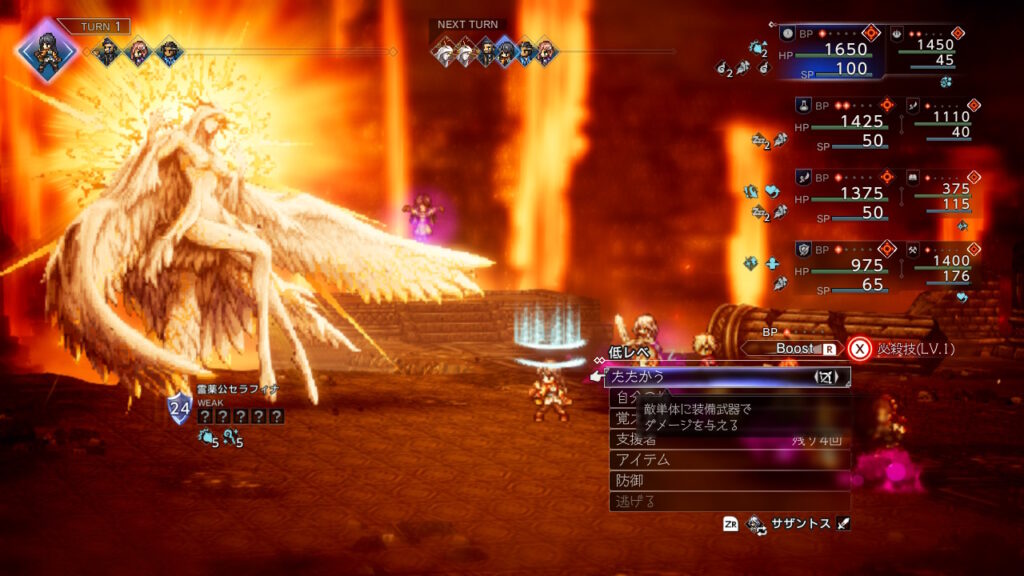Click the active character portrait beside TURN 1
Image resolution: width=1024 pixels, height=576 pixels.
coord(47,50)
